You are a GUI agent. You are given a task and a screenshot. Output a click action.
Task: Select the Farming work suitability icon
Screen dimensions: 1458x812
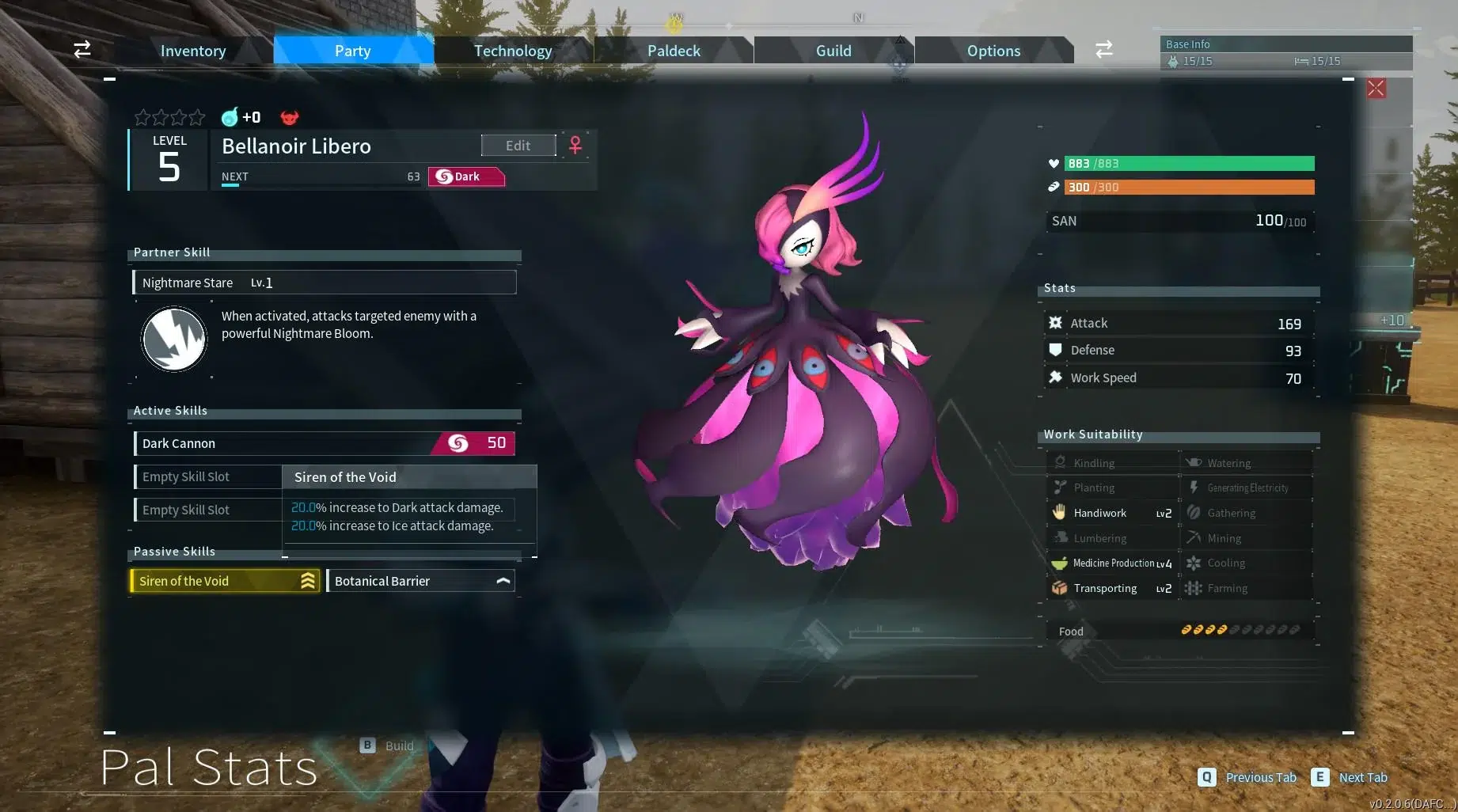pyautogui.click(x=1194, y=588)
